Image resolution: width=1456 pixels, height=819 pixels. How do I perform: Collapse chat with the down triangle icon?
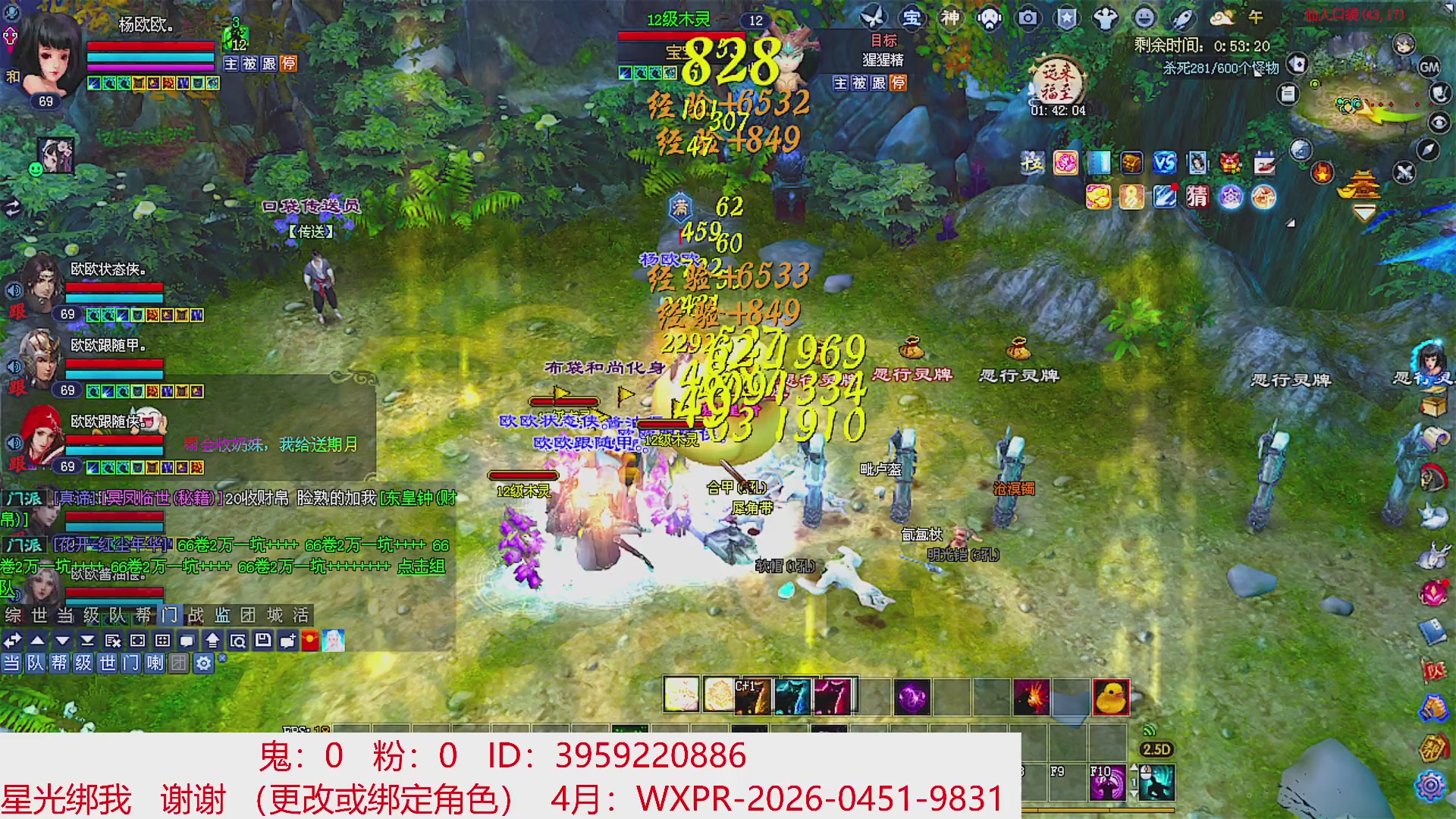62,640
